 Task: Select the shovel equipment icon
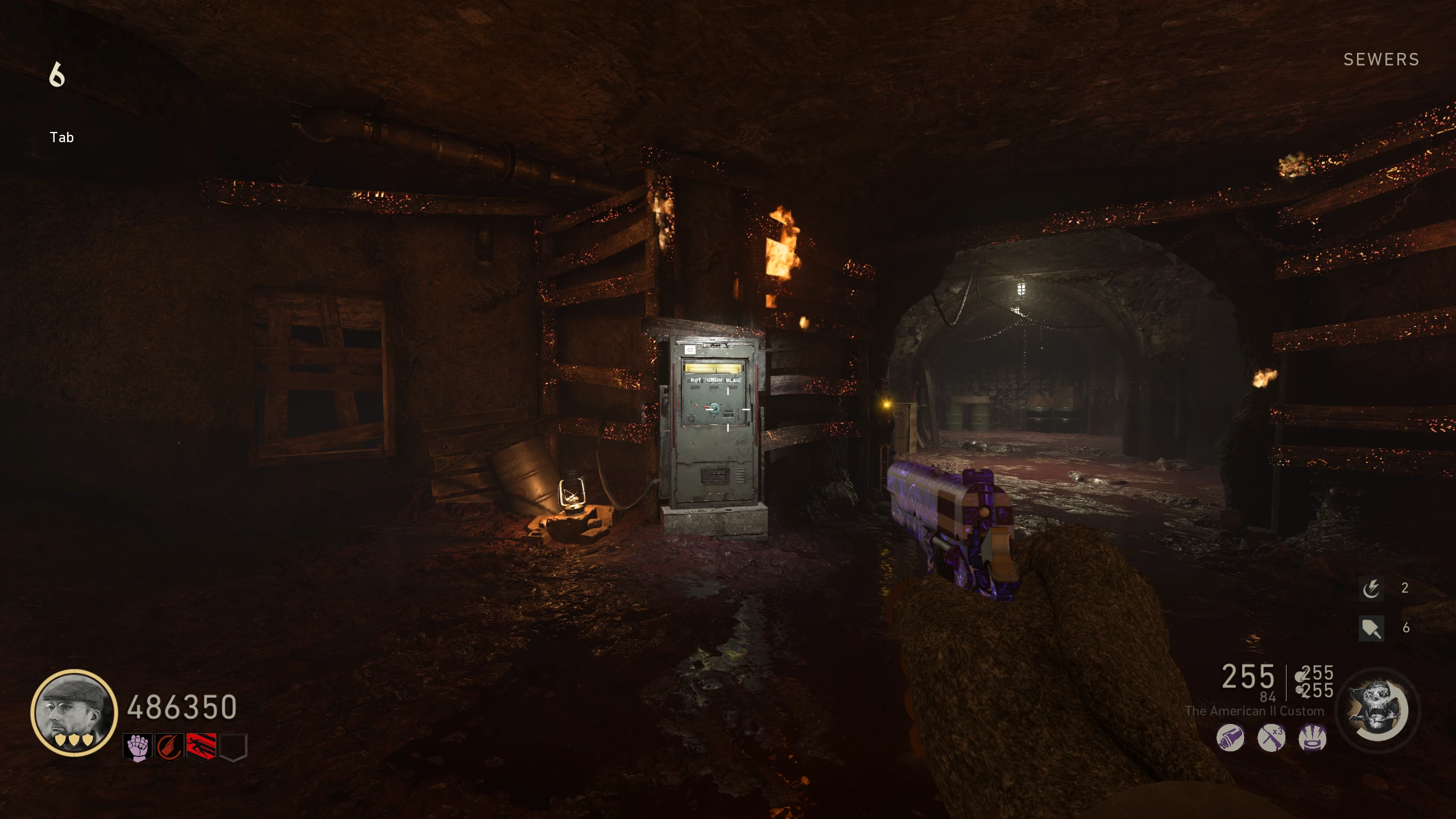(x=1371, y=628)
